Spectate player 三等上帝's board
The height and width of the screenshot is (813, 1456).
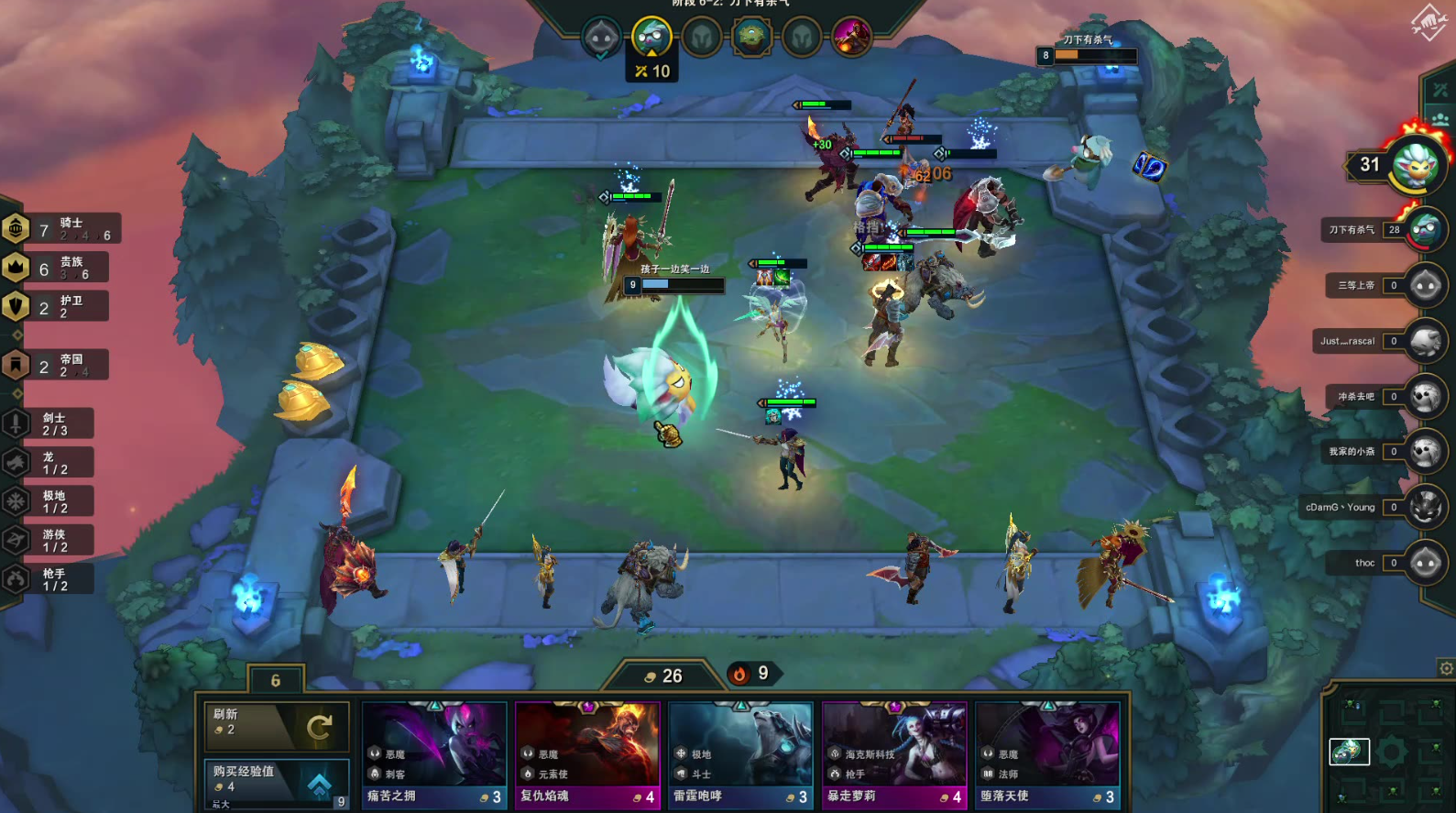[1425, 286]
